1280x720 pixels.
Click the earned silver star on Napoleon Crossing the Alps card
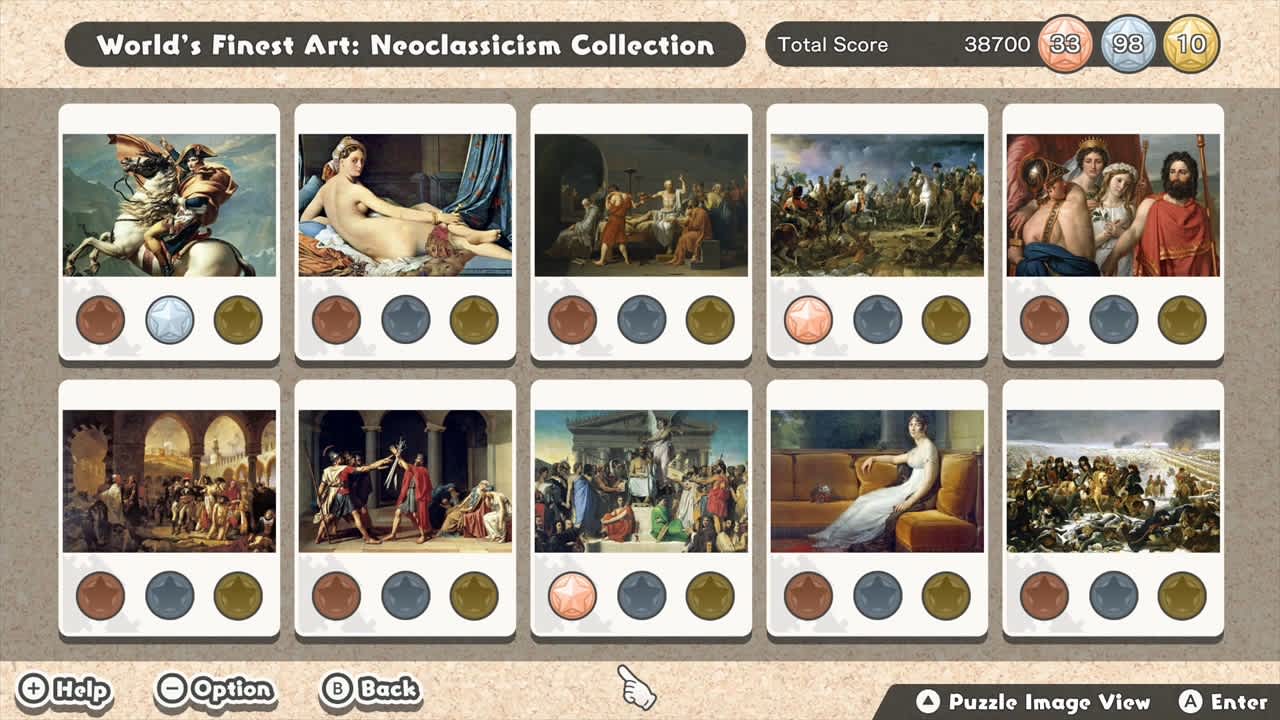click(x=169, y=321)
